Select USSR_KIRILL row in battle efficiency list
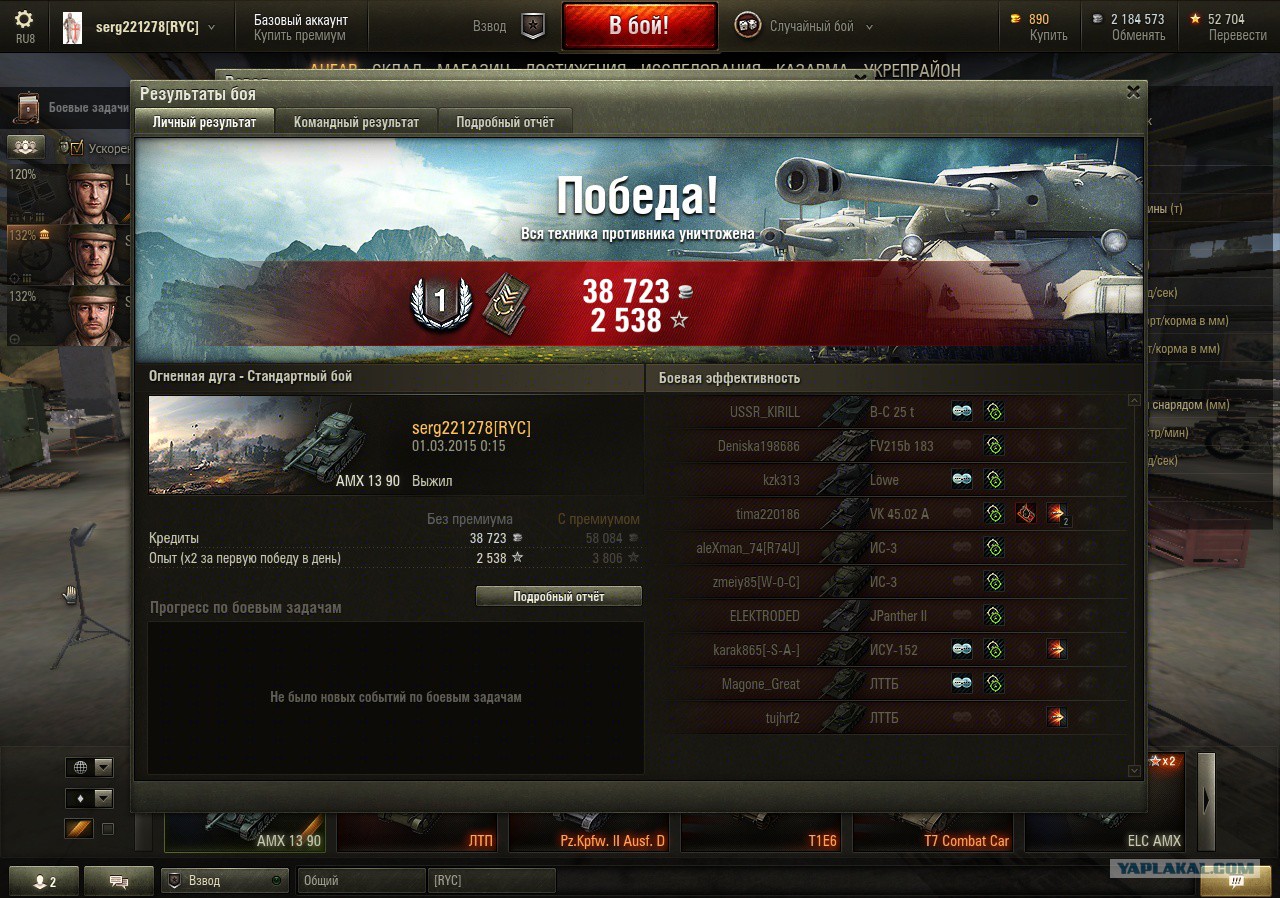This screenshot has height=898, width=1280. (765, 412)
